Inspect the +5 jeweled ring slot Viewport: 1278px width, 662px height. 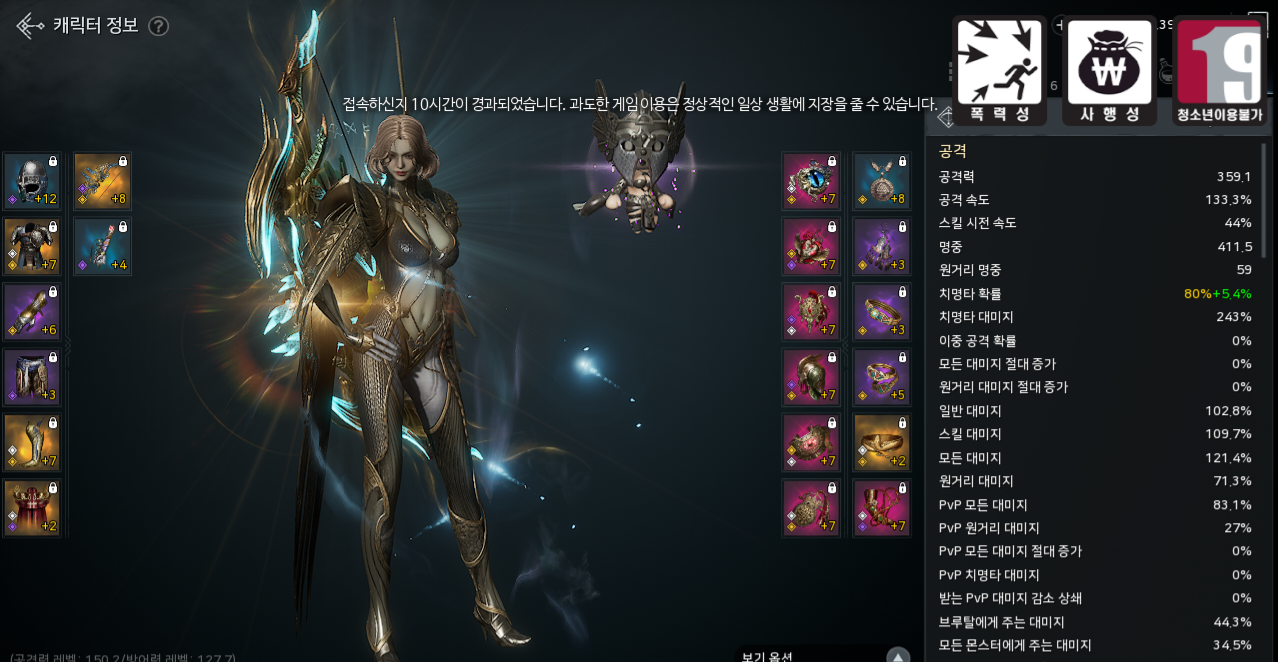click(881, 377)
